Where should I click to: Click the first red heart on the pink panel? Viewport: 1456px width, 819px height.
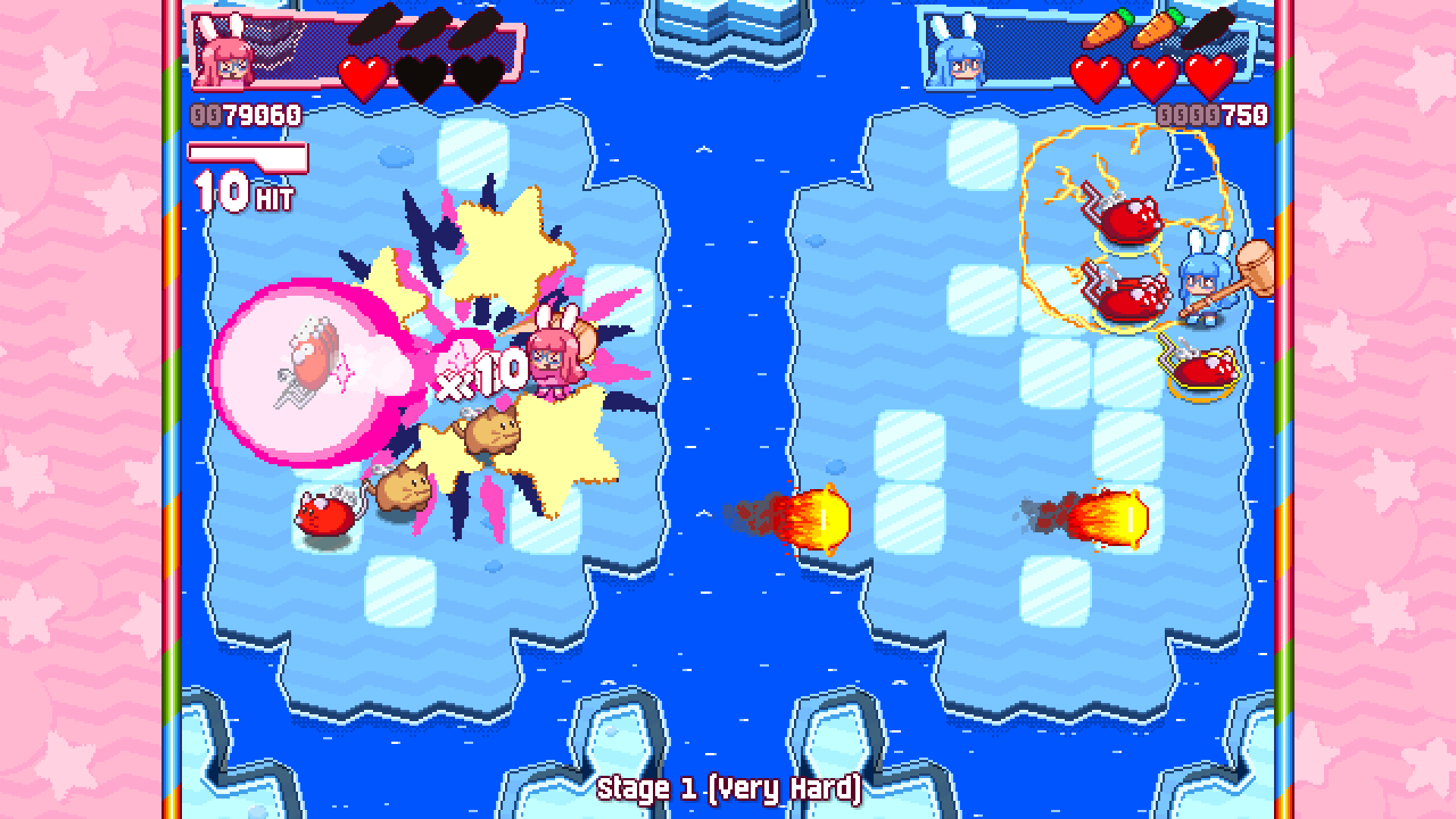click(362, 76)
